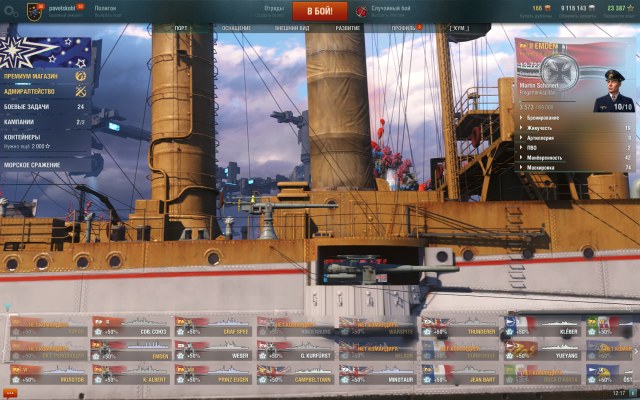
Task: Select the Graf Spee ship in carousel
Action: 213,326
